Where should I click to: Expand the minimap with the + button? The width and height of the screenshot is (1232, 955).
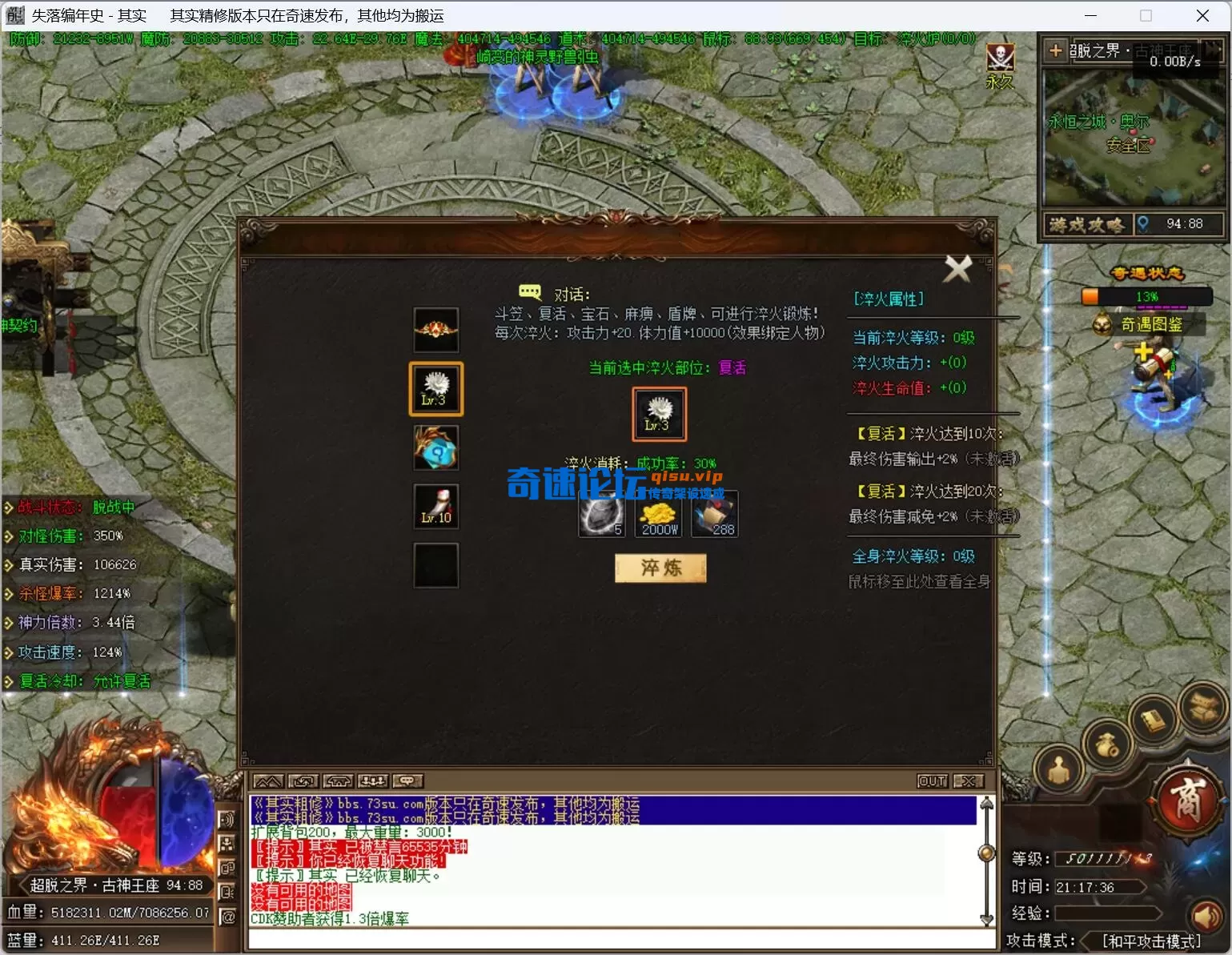tap(1055, 50)
